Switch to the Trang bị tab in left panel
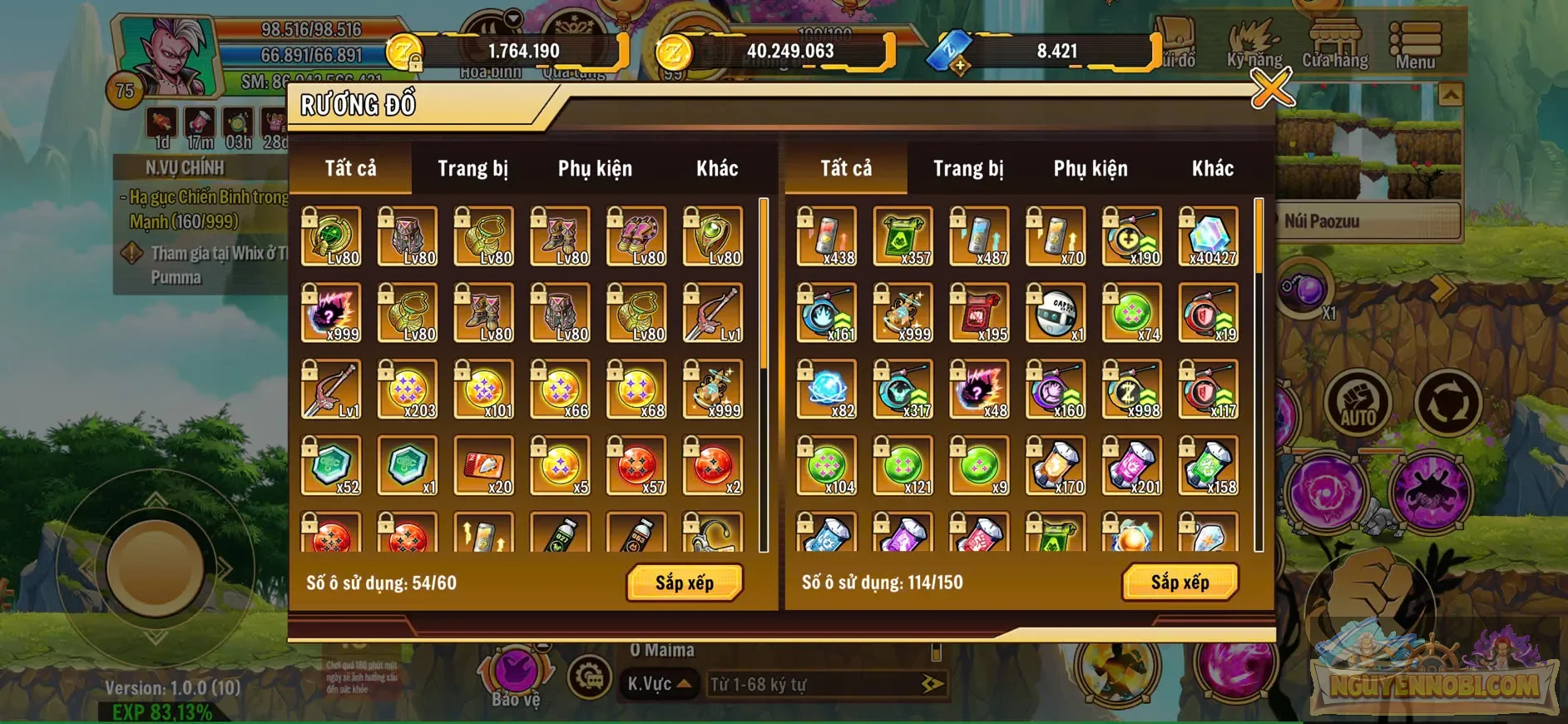This screenshot has height=724, width=1568. coord(472,167)
